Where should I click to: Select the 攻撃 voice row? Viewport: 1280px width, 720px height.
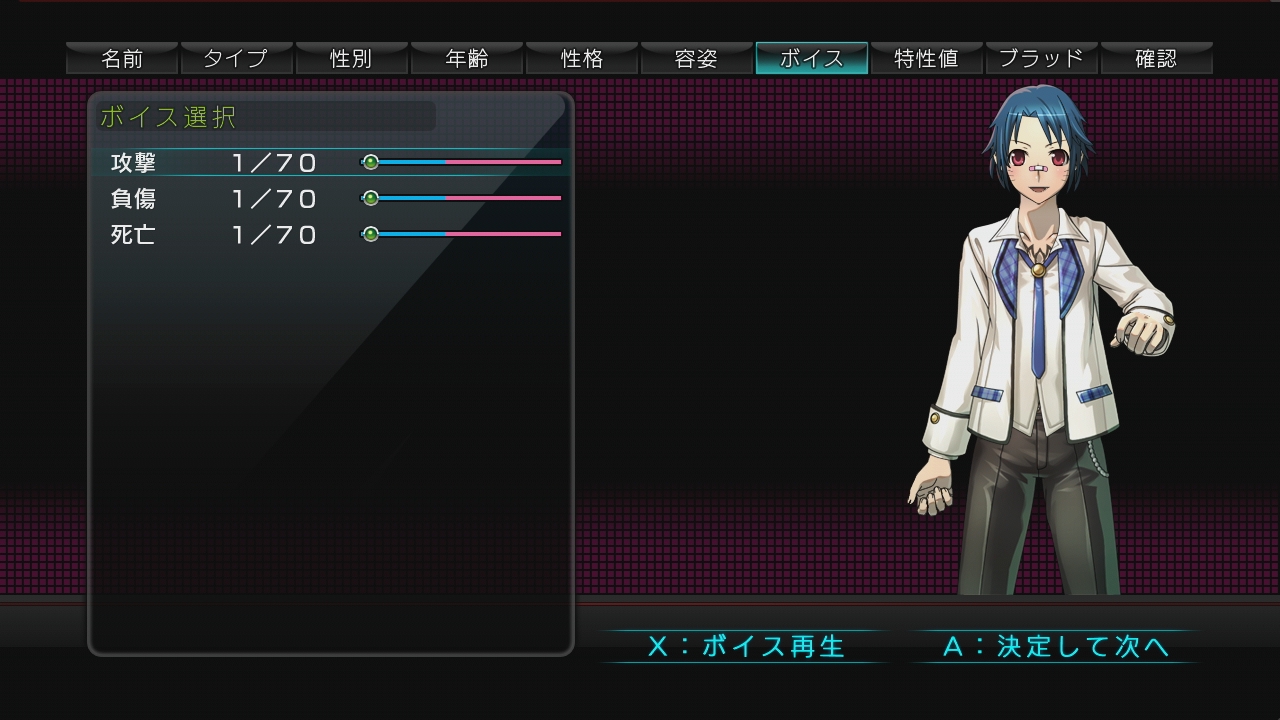[134, 163]
